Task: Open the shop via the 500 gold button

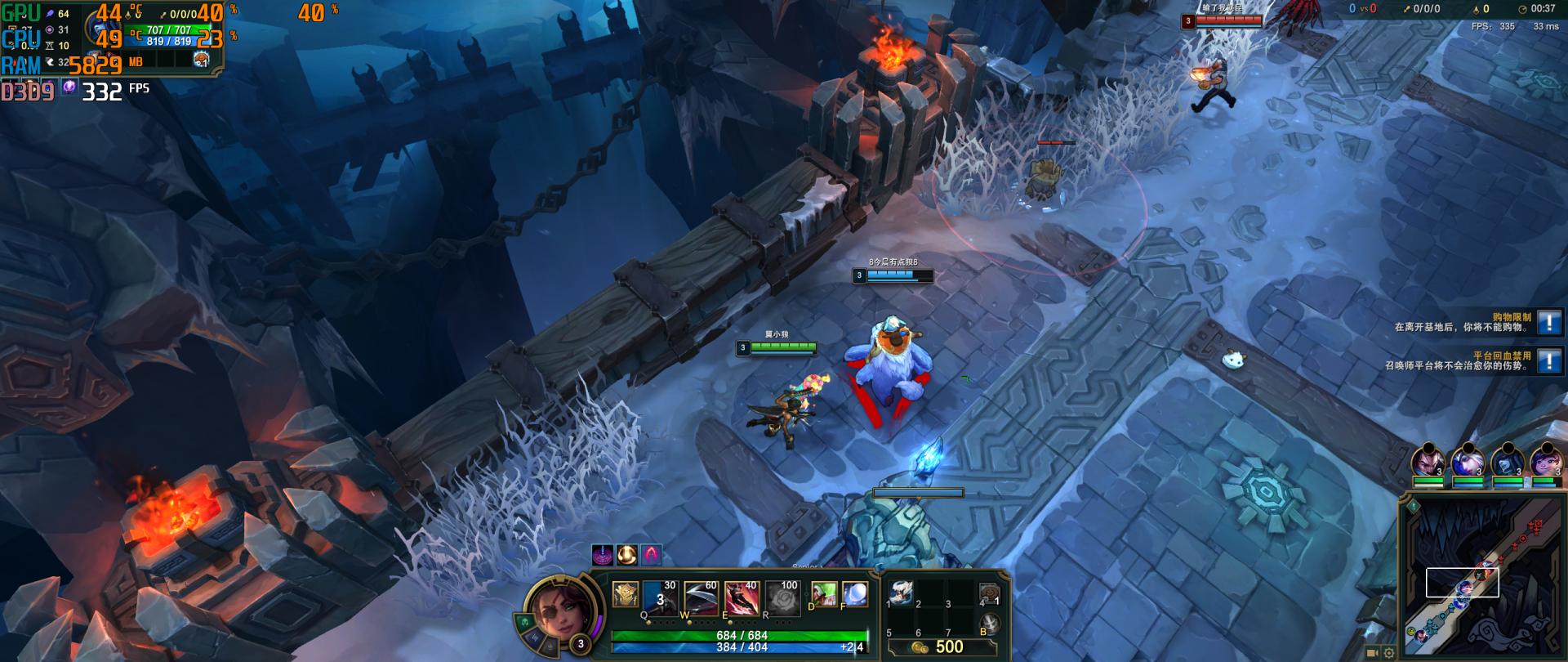Action: pyautogui.click(x=942, y=646)
